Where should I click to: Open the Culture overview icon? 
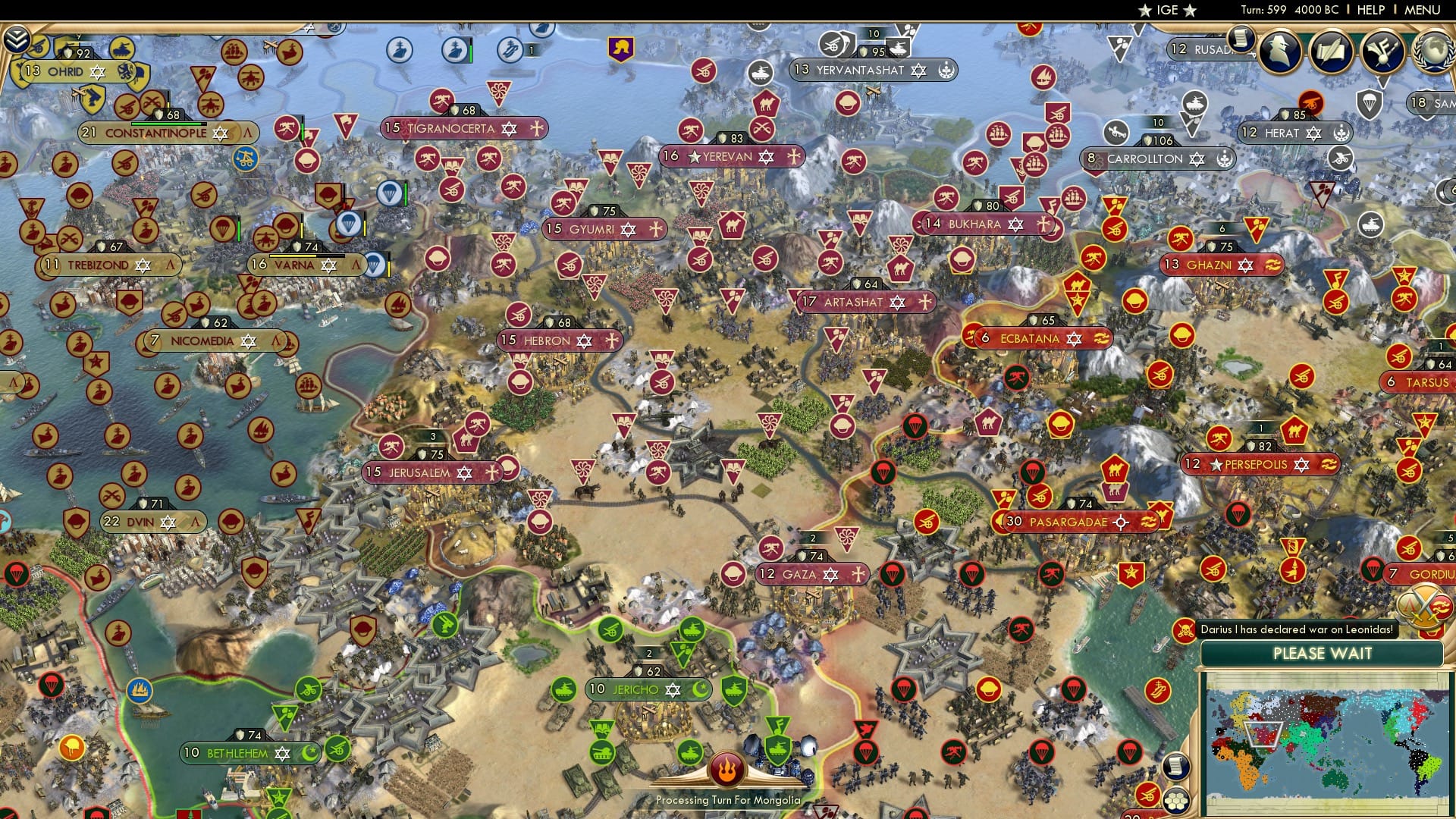tap(1382, 52)
